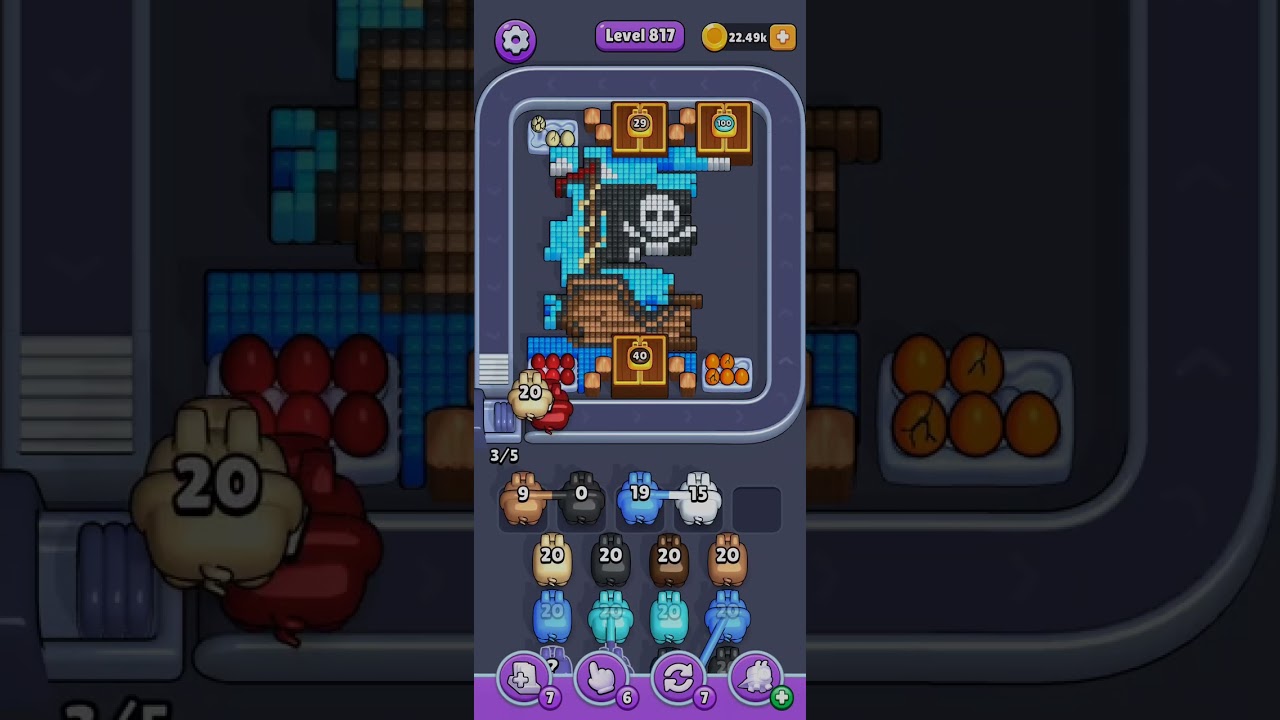Tap the gold plus button to buy coins

(783, 37)
